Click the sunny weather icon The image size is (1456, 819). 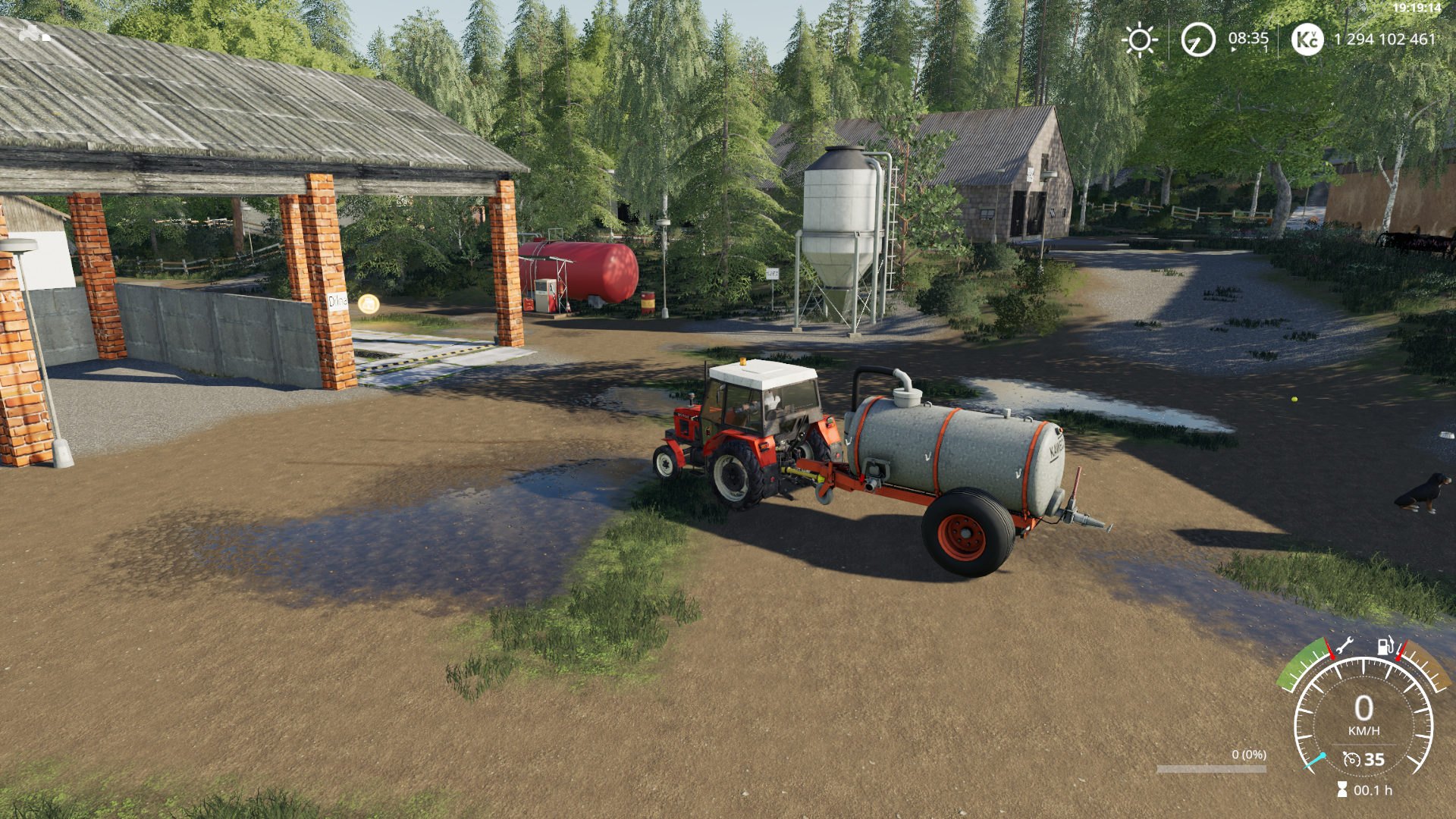click(x=1140, y=39)
